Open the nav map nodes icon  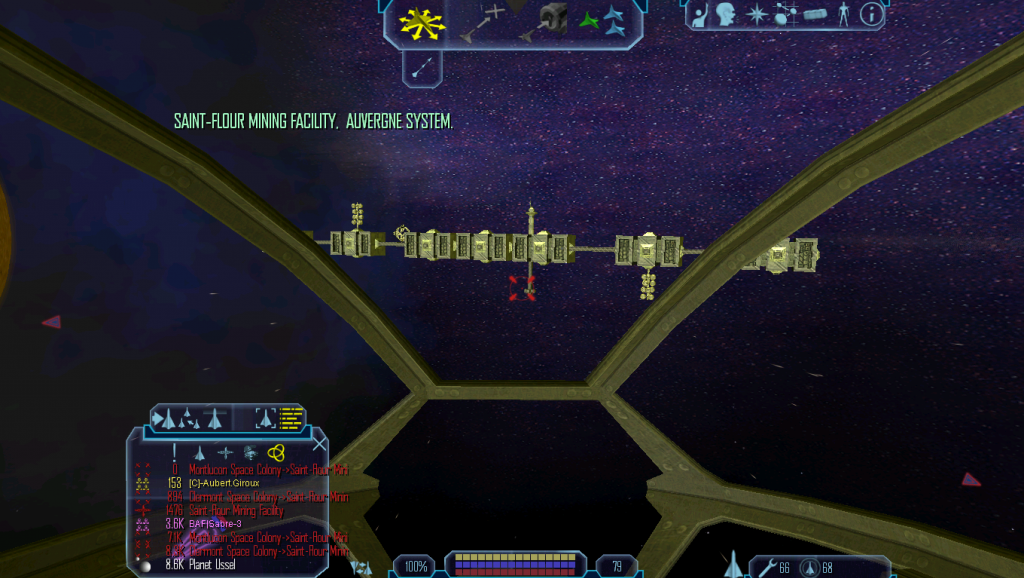tap(786, 14)
